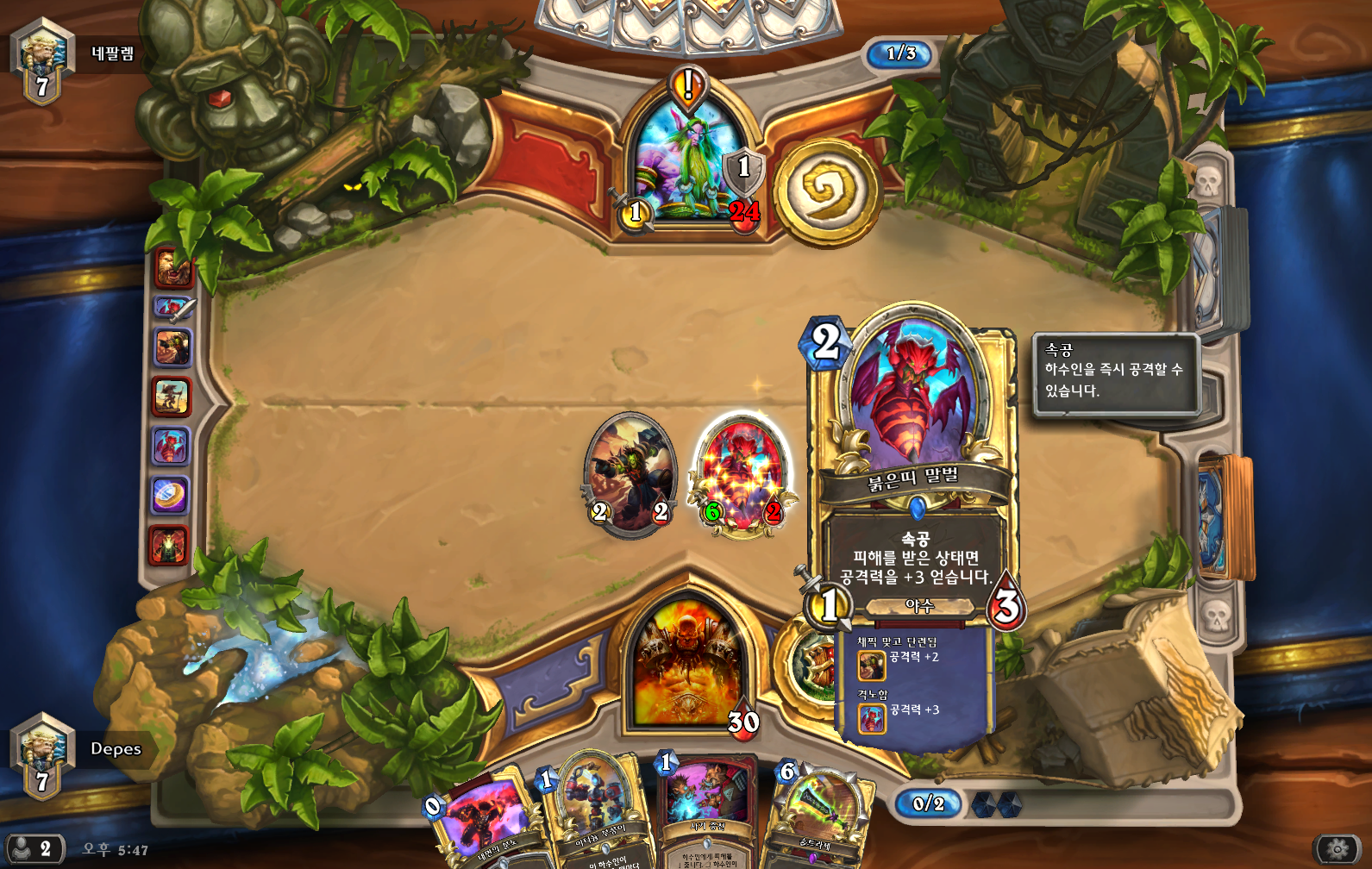Open the settings gear menu
The image size is (1372, 869).
pos(1338,849)
